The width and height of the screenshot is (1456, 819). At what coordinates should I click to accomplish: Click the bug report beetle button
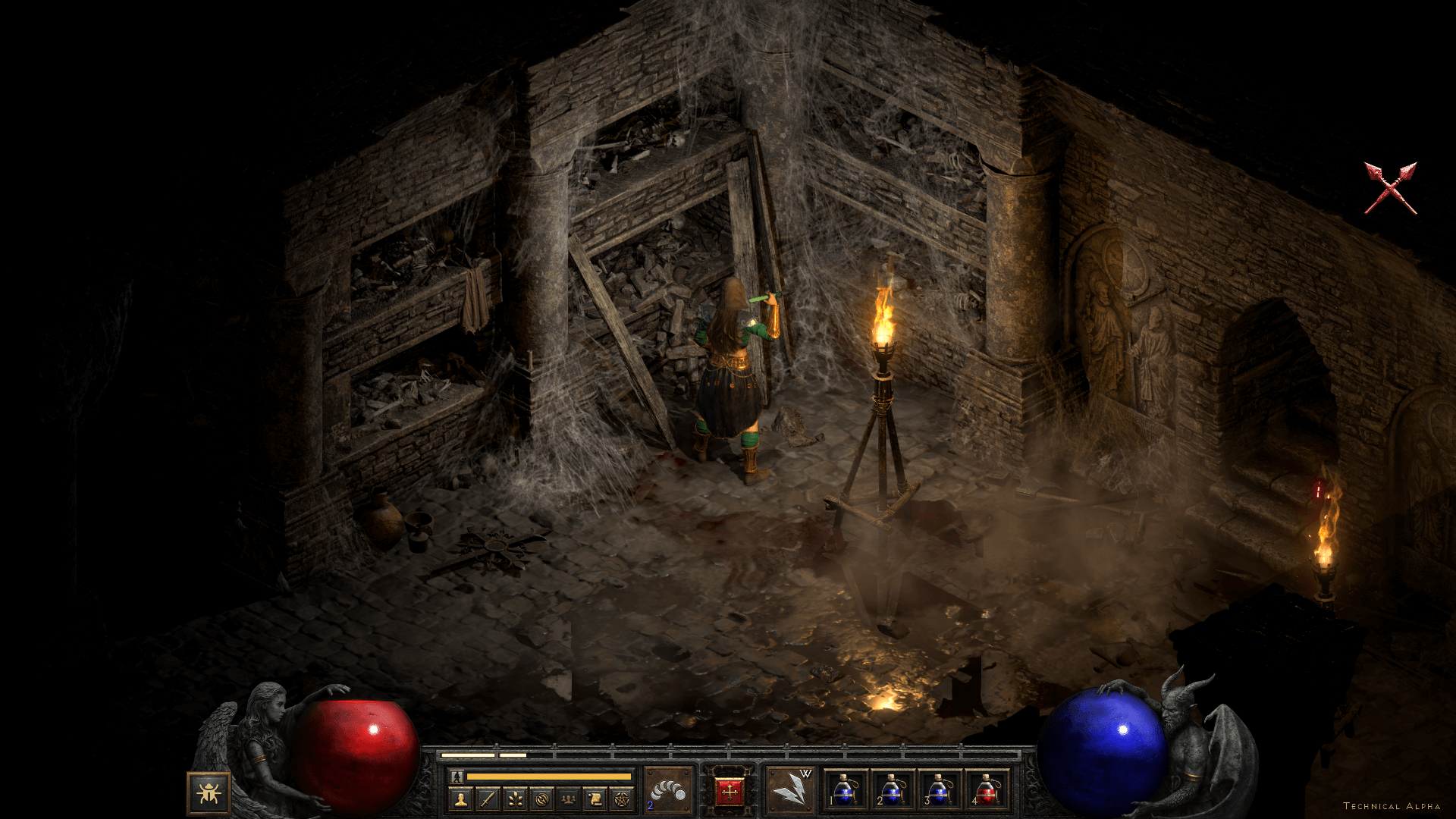209,793
